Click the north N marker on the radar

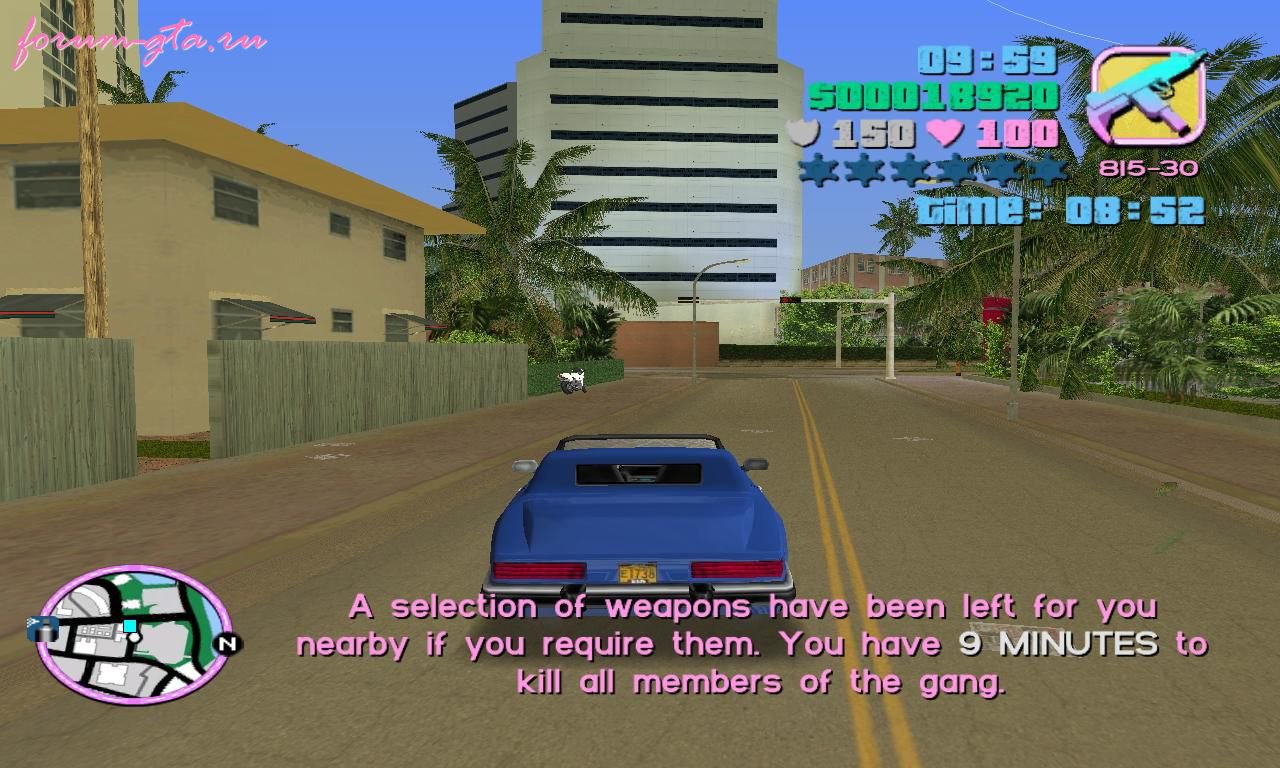(x=227, y=644)
